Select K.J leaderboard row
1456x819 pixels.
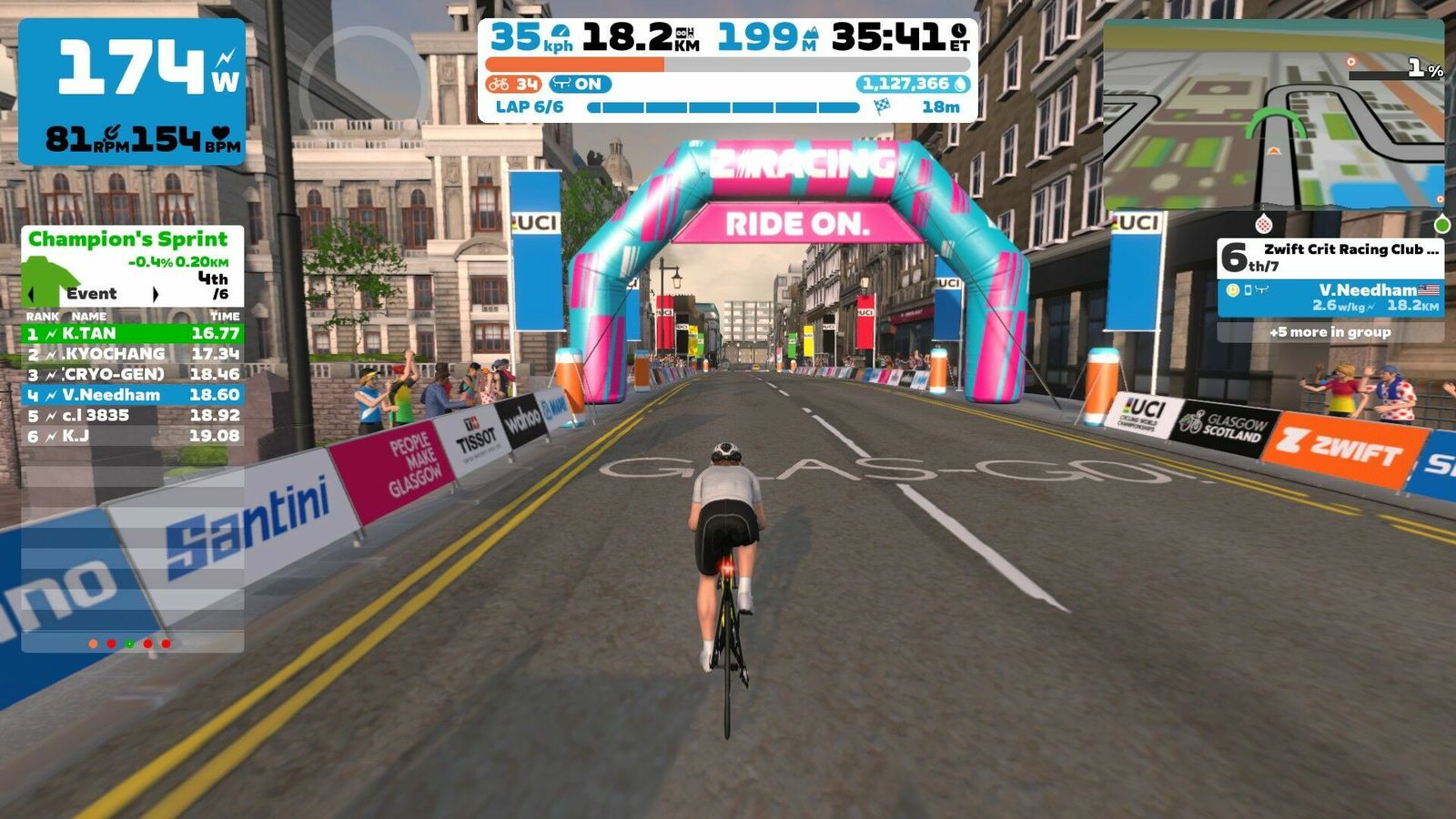pyautogui.click(x=132, y=437)
